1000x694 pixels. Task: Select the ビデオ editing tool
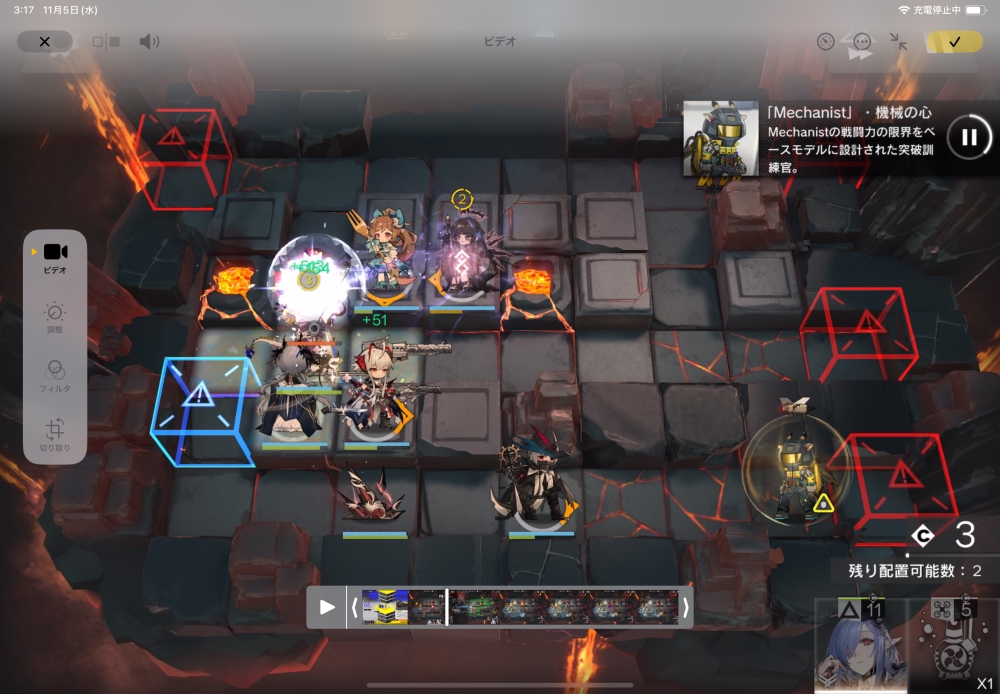(56, 256)
